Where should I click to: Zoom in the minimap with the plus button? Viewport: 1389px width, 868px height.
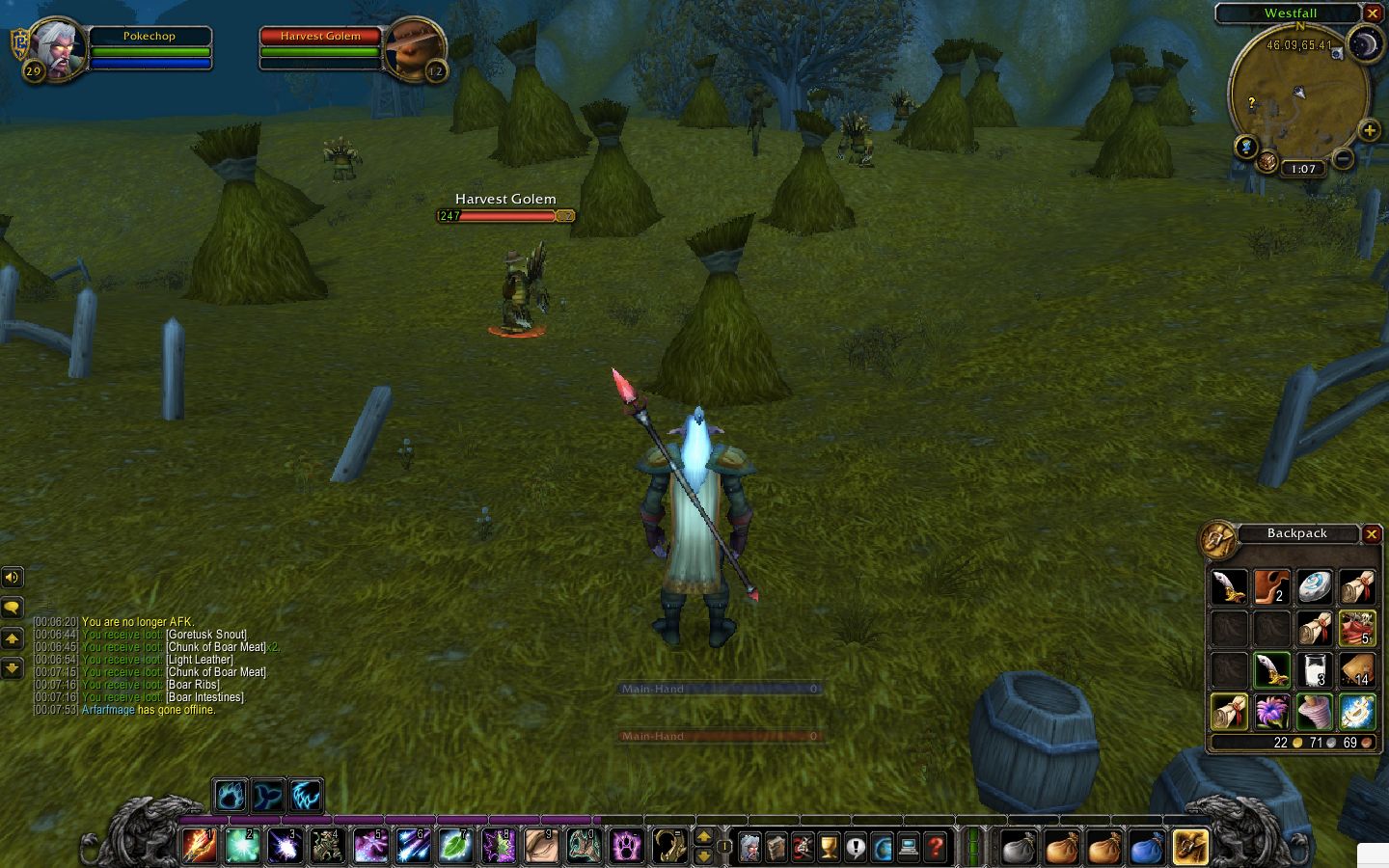(1370, 129)
